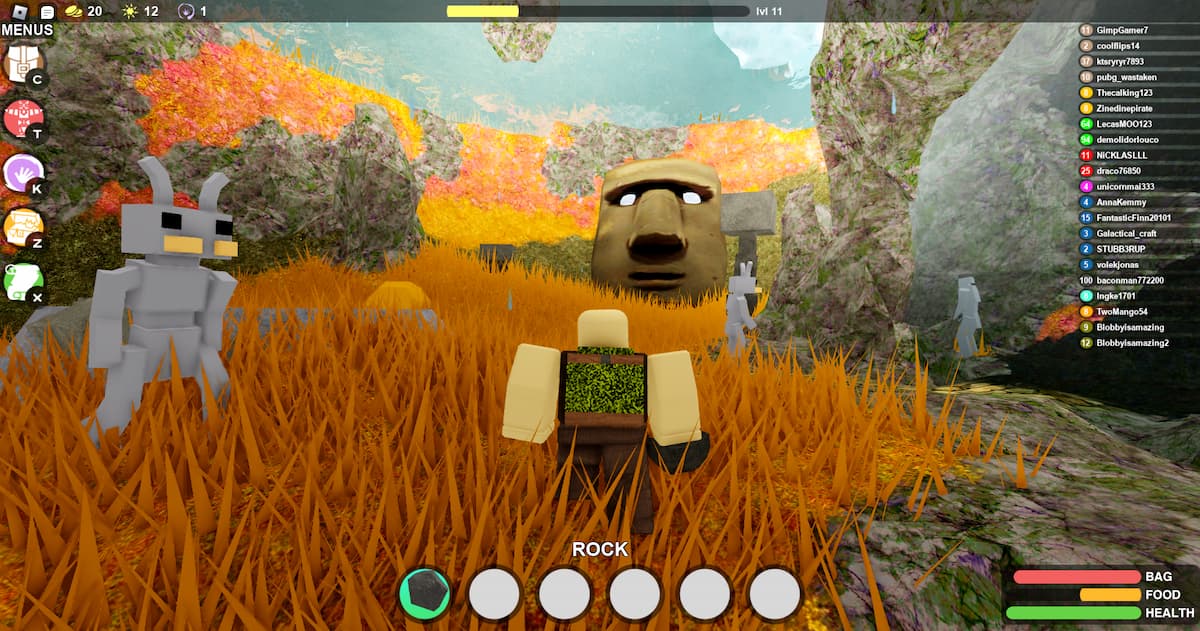Screen dimensions: 1200x631
Task: Select the Rock hotbar slot
Action: point(425,594)
